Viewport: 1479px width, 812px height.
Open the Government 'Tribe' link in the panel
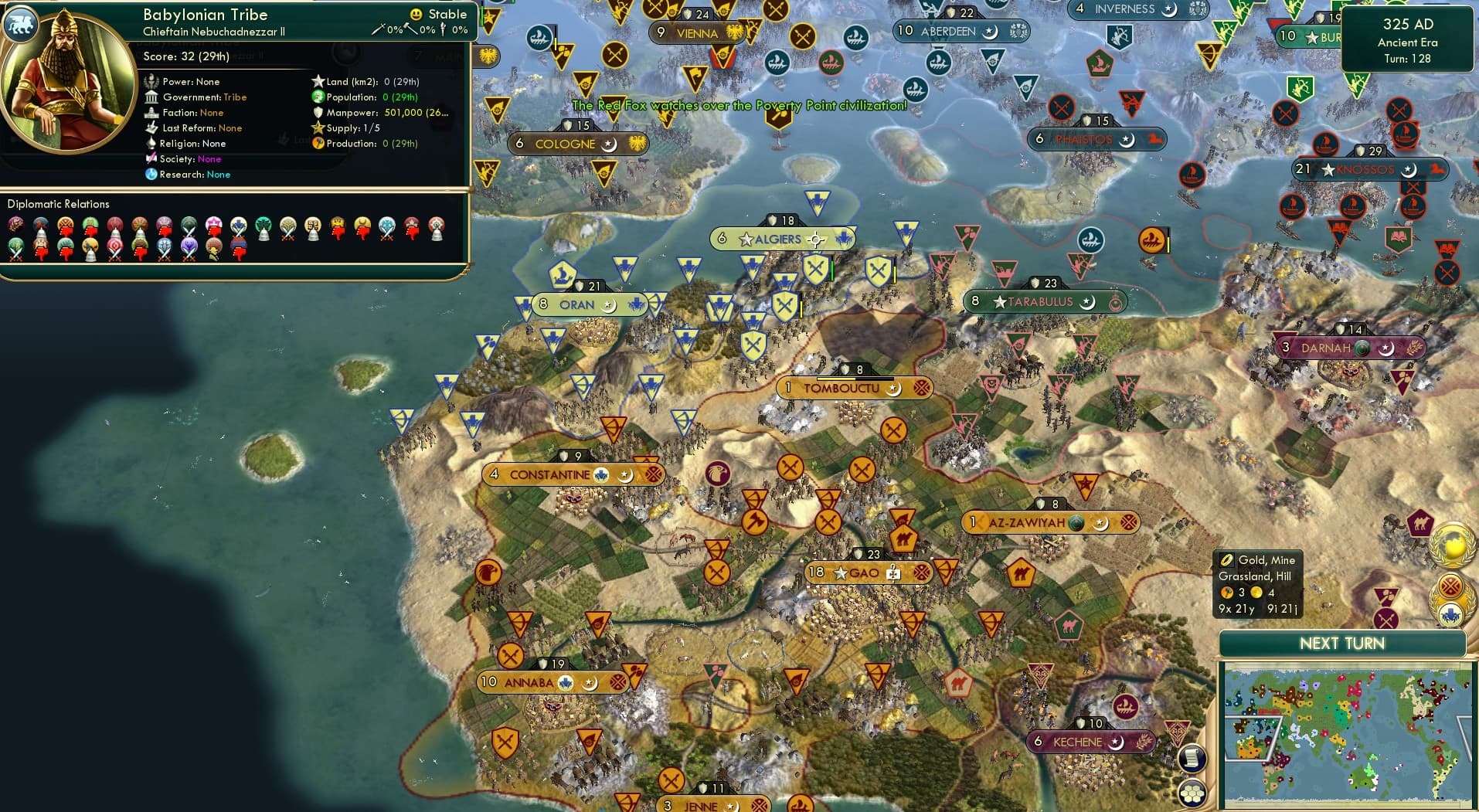pyautogui.click(x=234, y=97)
